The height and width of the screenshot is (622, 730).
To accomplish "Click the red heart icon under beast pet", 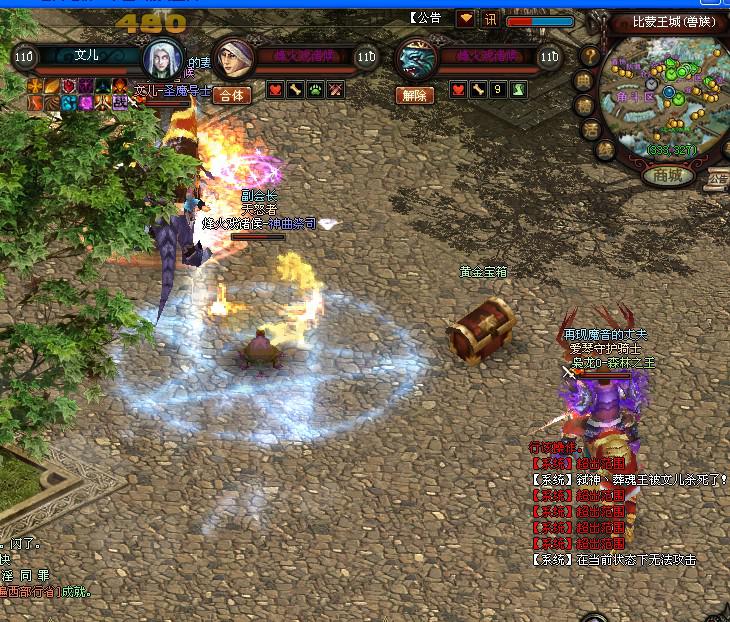I will click(458, 91).
